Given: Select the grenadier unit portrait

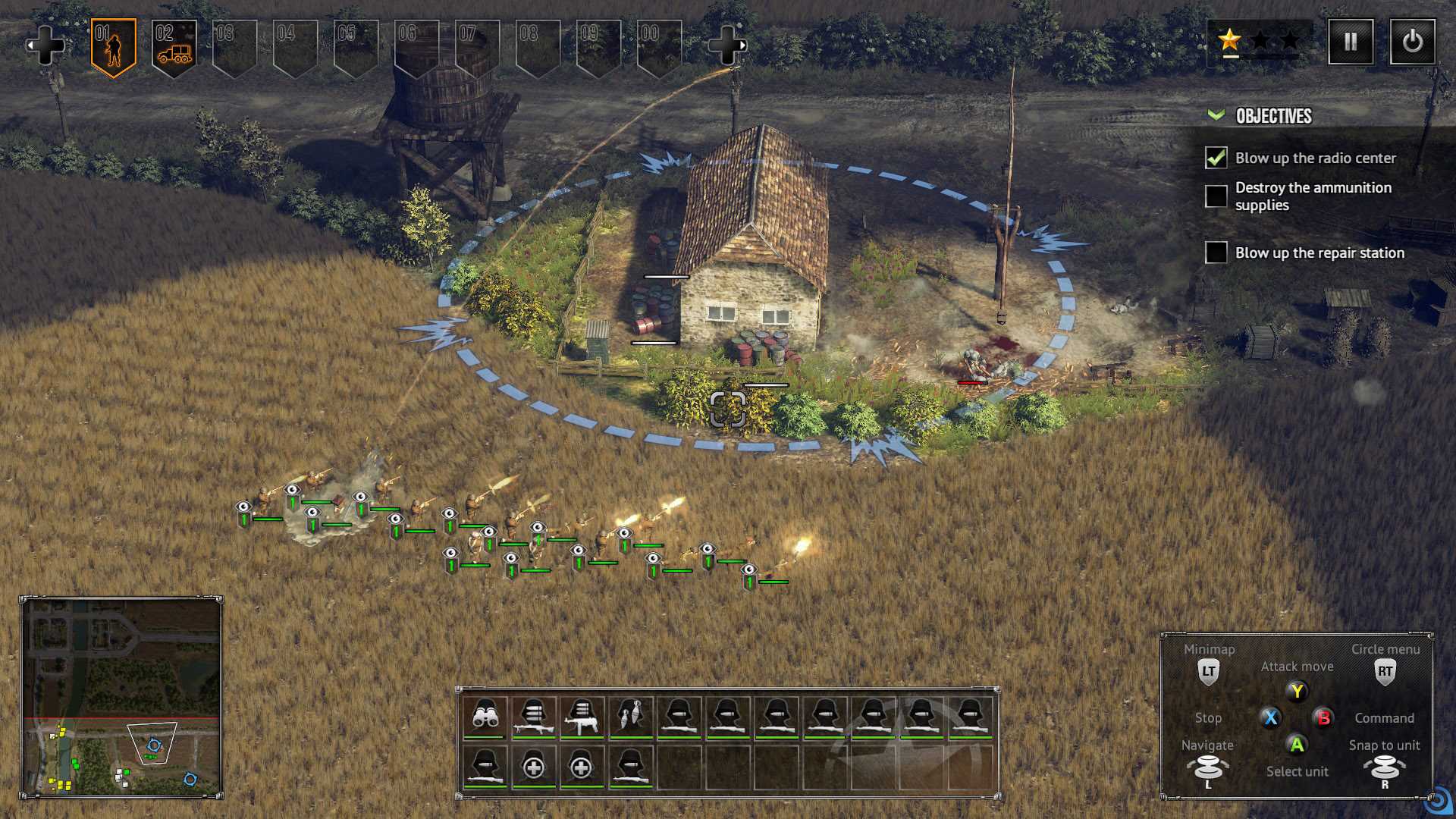Looking at the screenshot, I should 632,717.
